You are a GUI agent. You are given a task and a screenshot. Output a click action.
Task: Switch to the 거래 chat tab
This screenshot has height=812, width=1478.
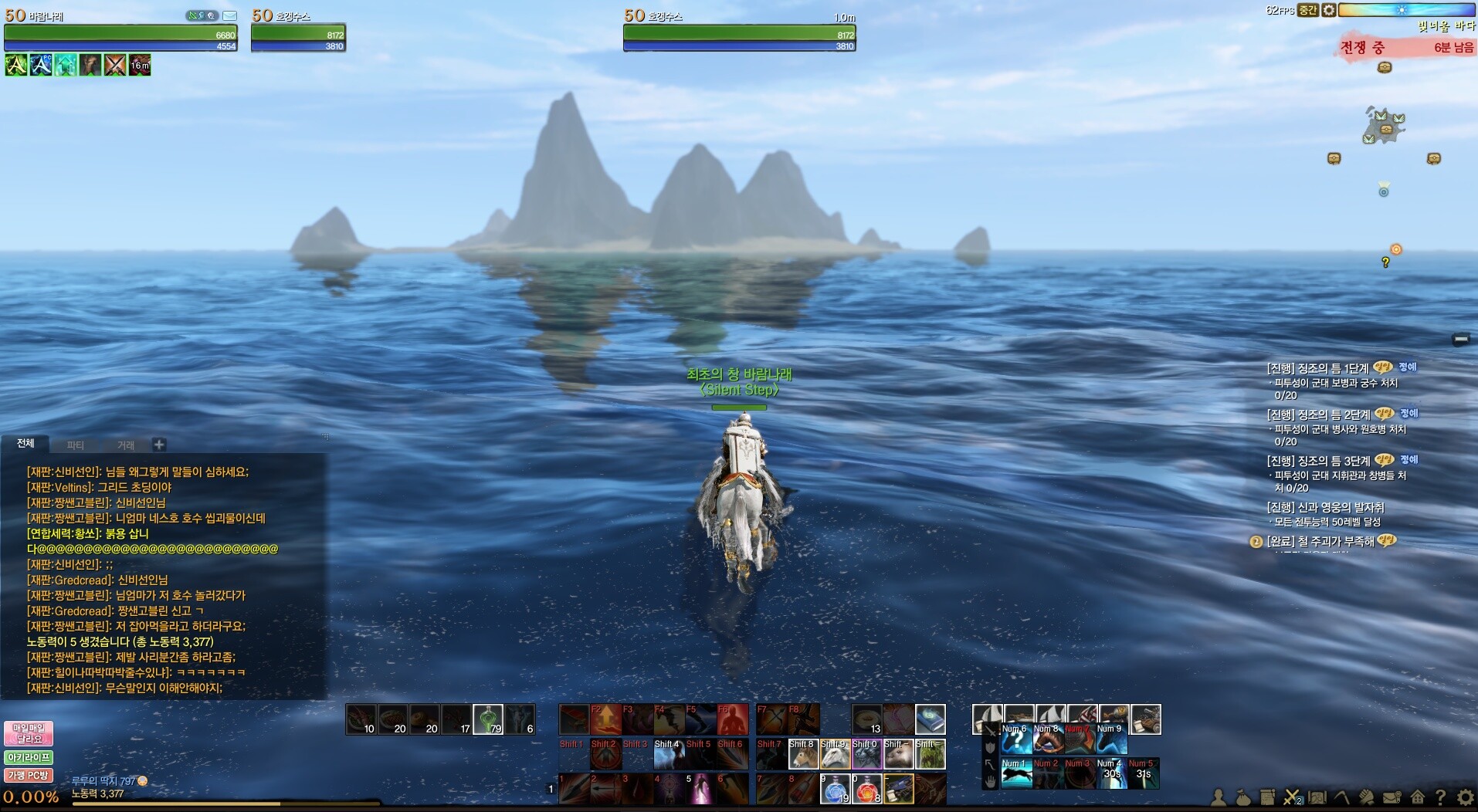click(x=126, y=445)
